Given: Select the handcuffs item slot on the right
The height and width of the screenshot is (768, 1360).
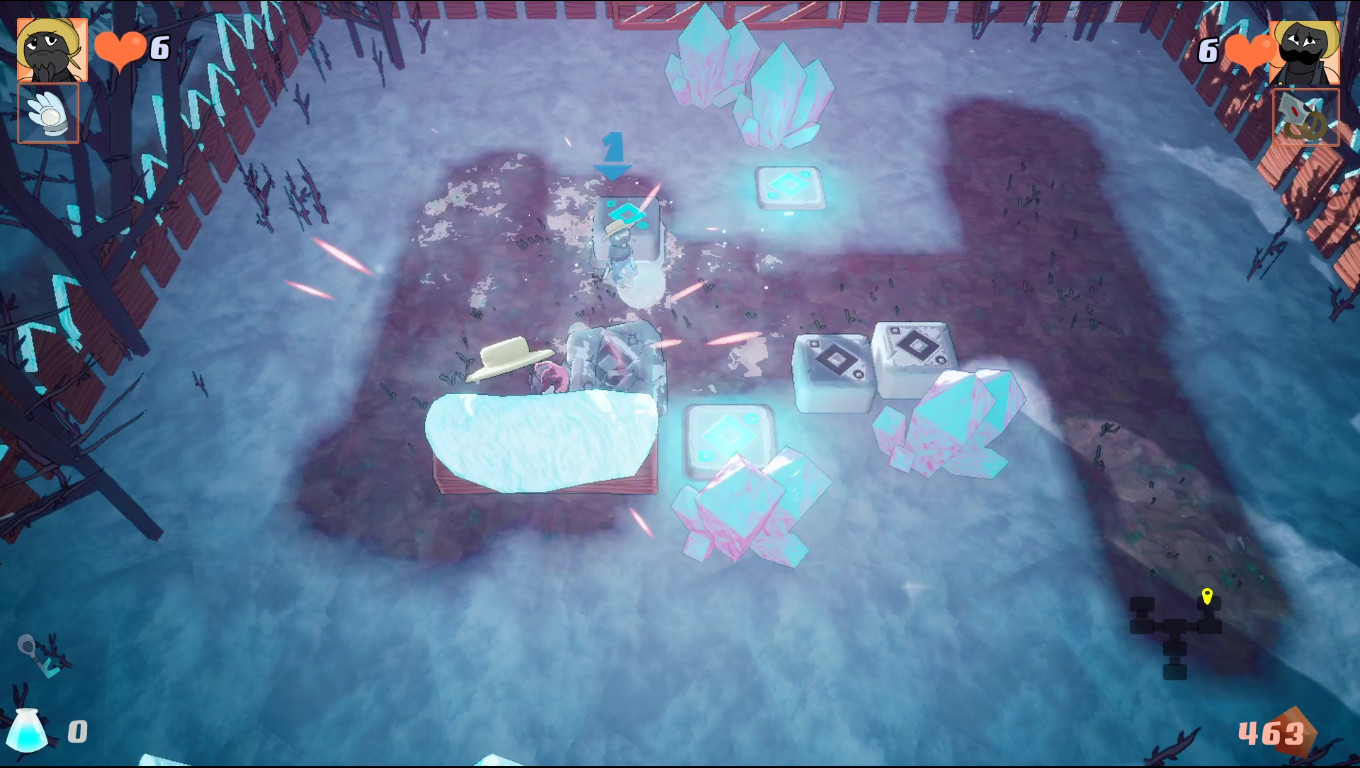Looking at the screenshot, I should coord(1305,115).
